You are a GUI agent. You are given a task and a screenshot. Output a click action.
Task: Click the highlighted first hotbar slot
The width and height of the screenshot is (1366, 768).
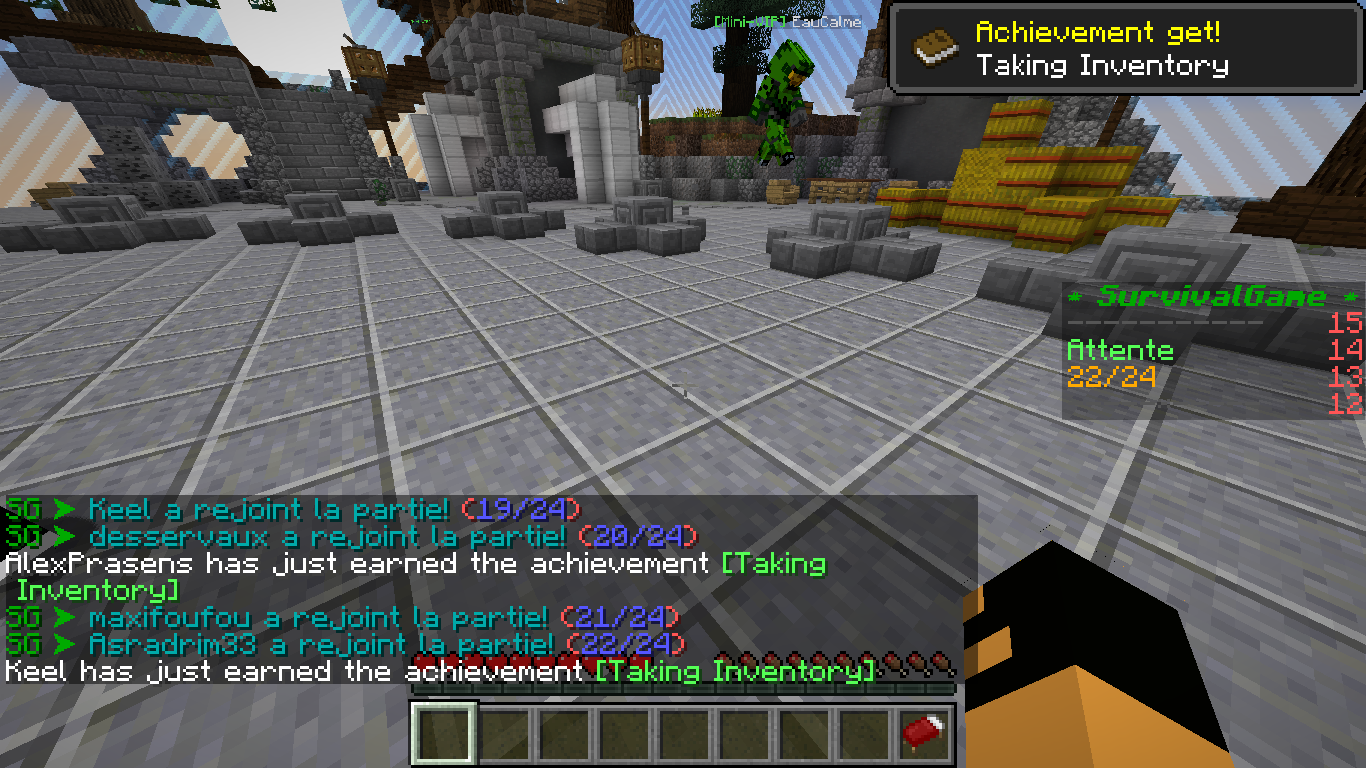click(x=444, y=735)
